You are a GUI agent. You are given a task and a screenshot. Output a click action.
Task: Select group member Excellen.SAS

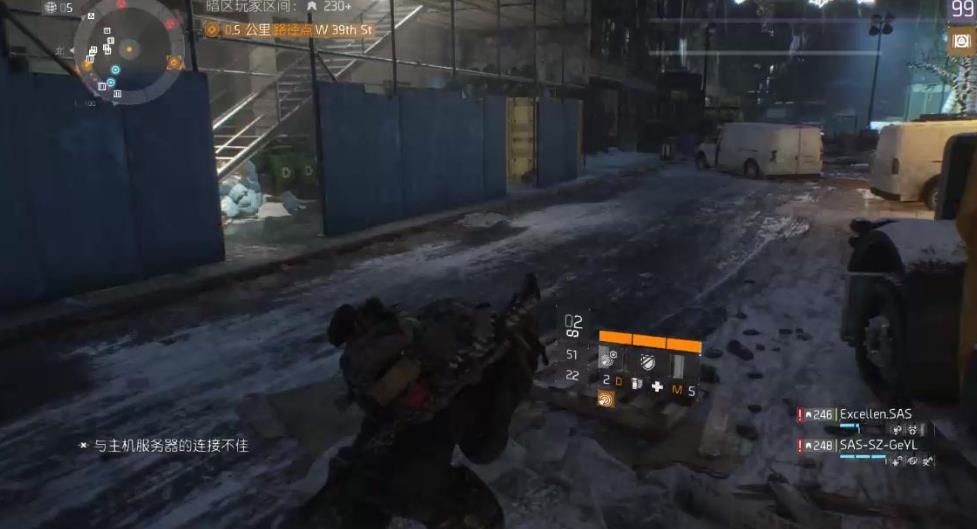coord(875,414)
